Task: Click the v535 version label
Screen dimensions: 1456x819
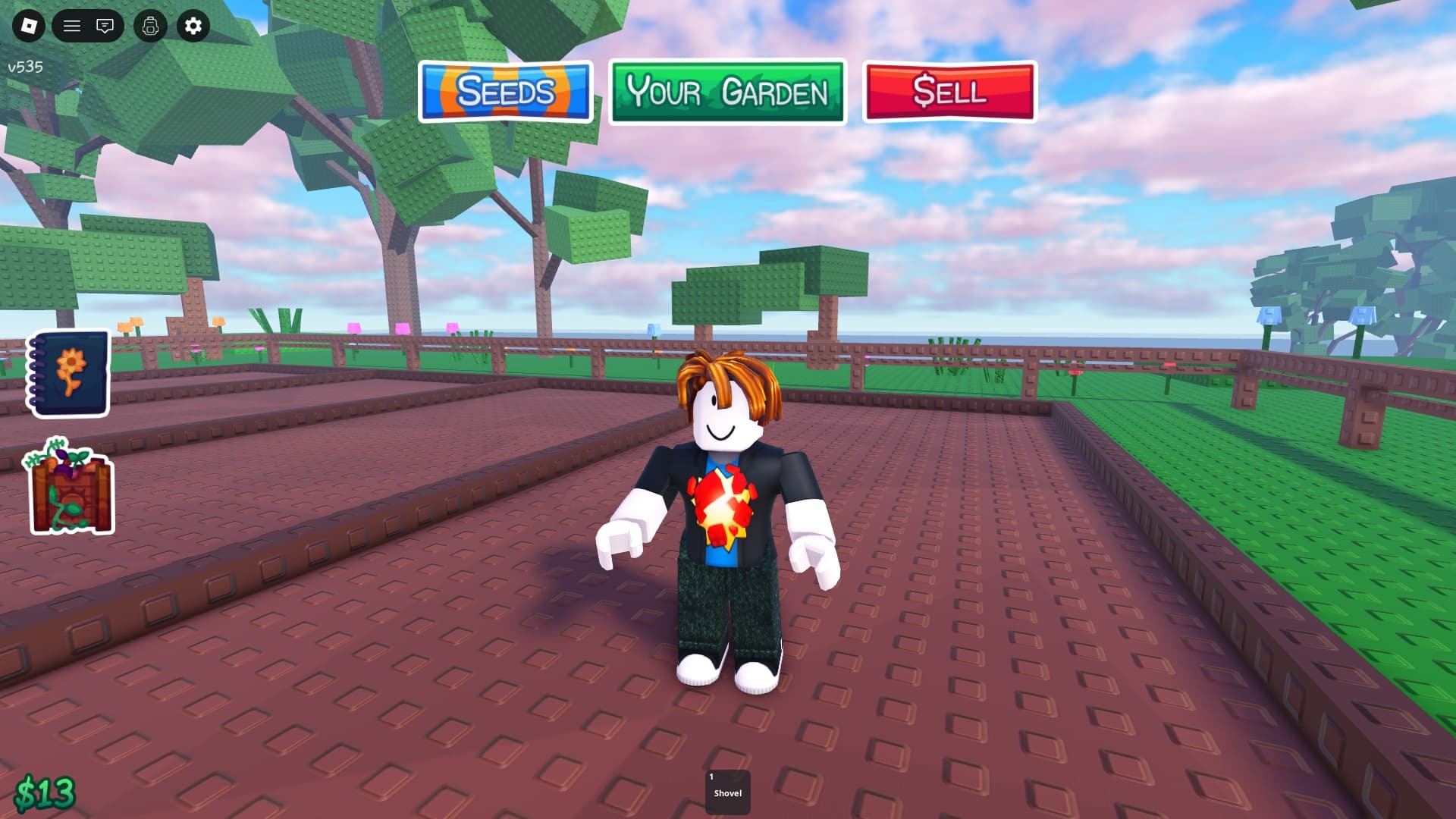Action: point(24,67)
